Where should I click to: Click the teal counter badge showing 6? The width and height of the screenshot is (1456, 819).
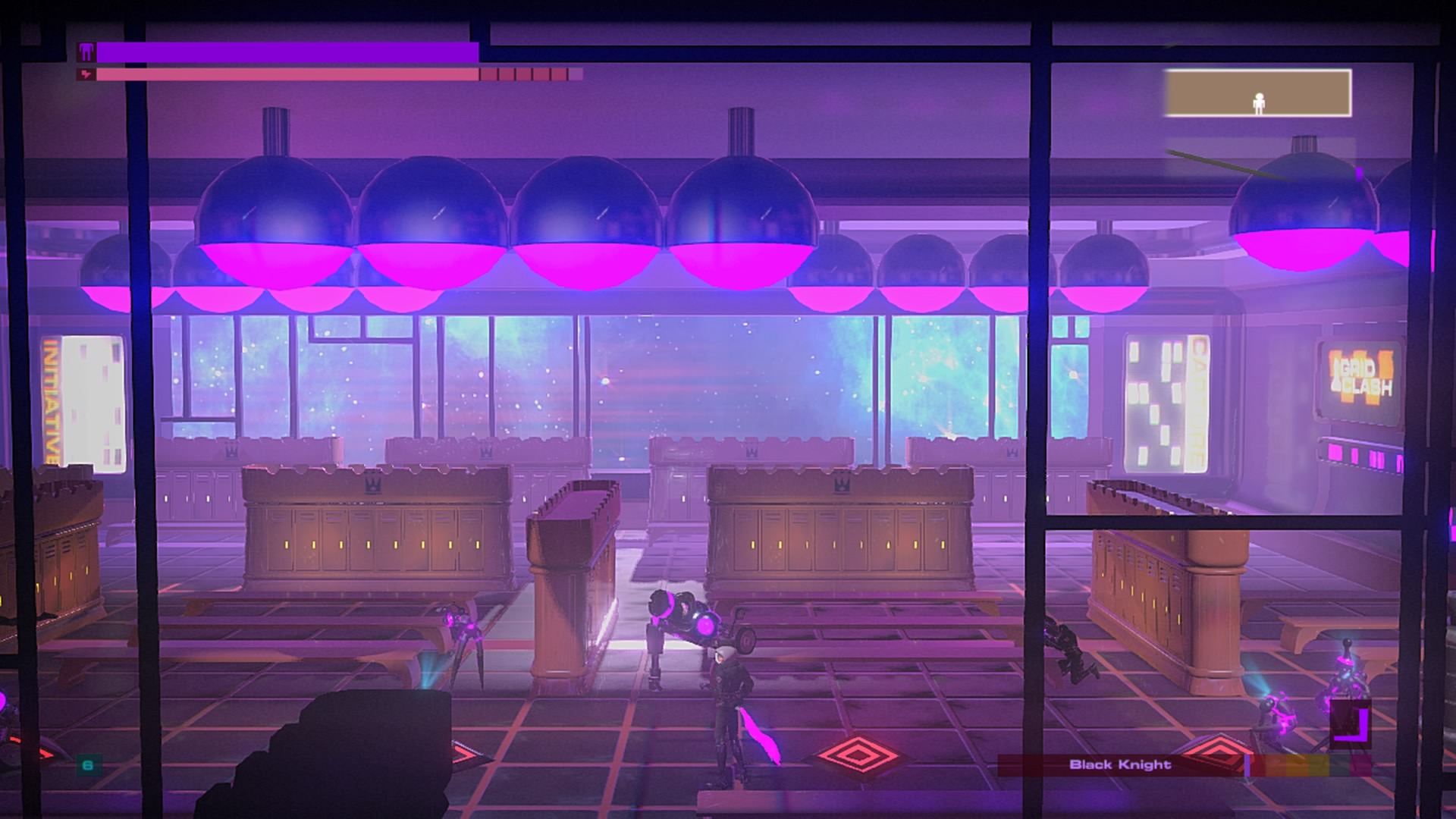(x=88, y=764)
